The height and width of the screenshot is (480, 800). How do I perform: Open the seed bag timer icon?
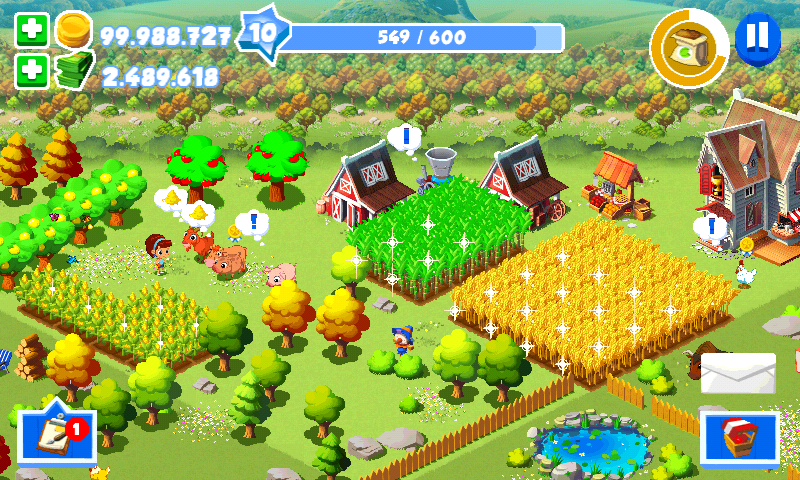point(689,47)
